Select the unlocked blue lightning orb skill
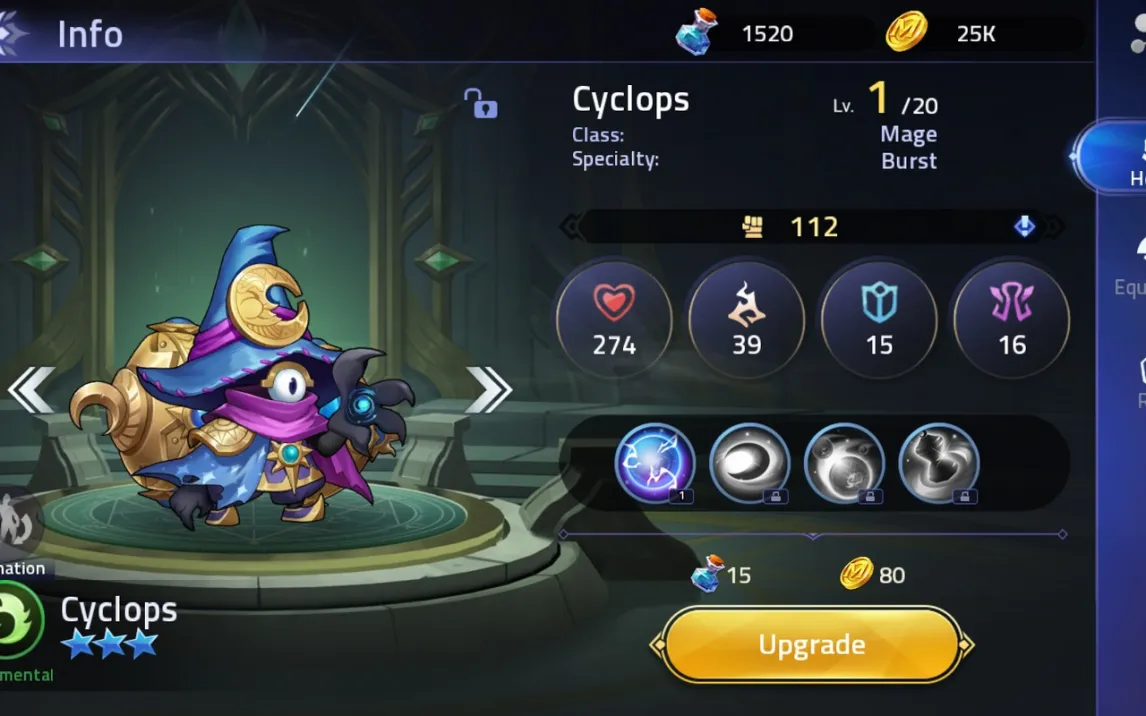 (654, 463)
